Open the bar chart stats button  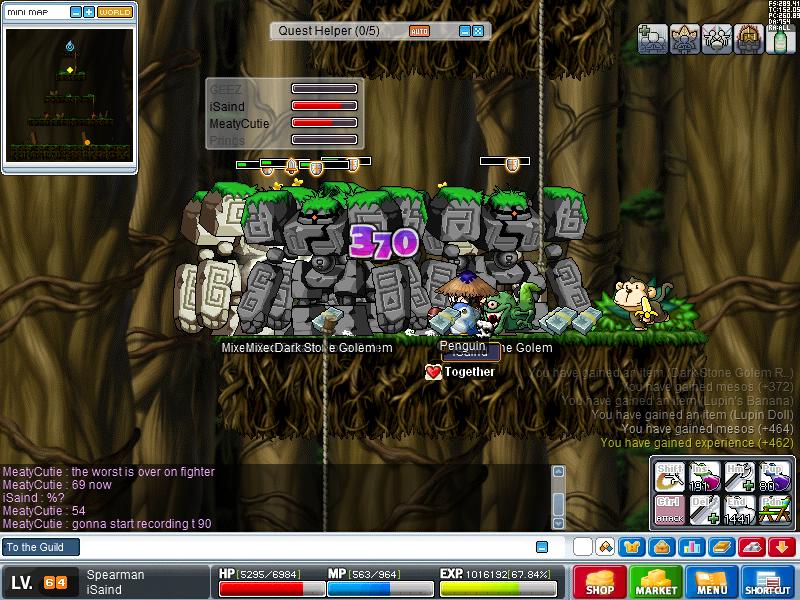[690, 547]
